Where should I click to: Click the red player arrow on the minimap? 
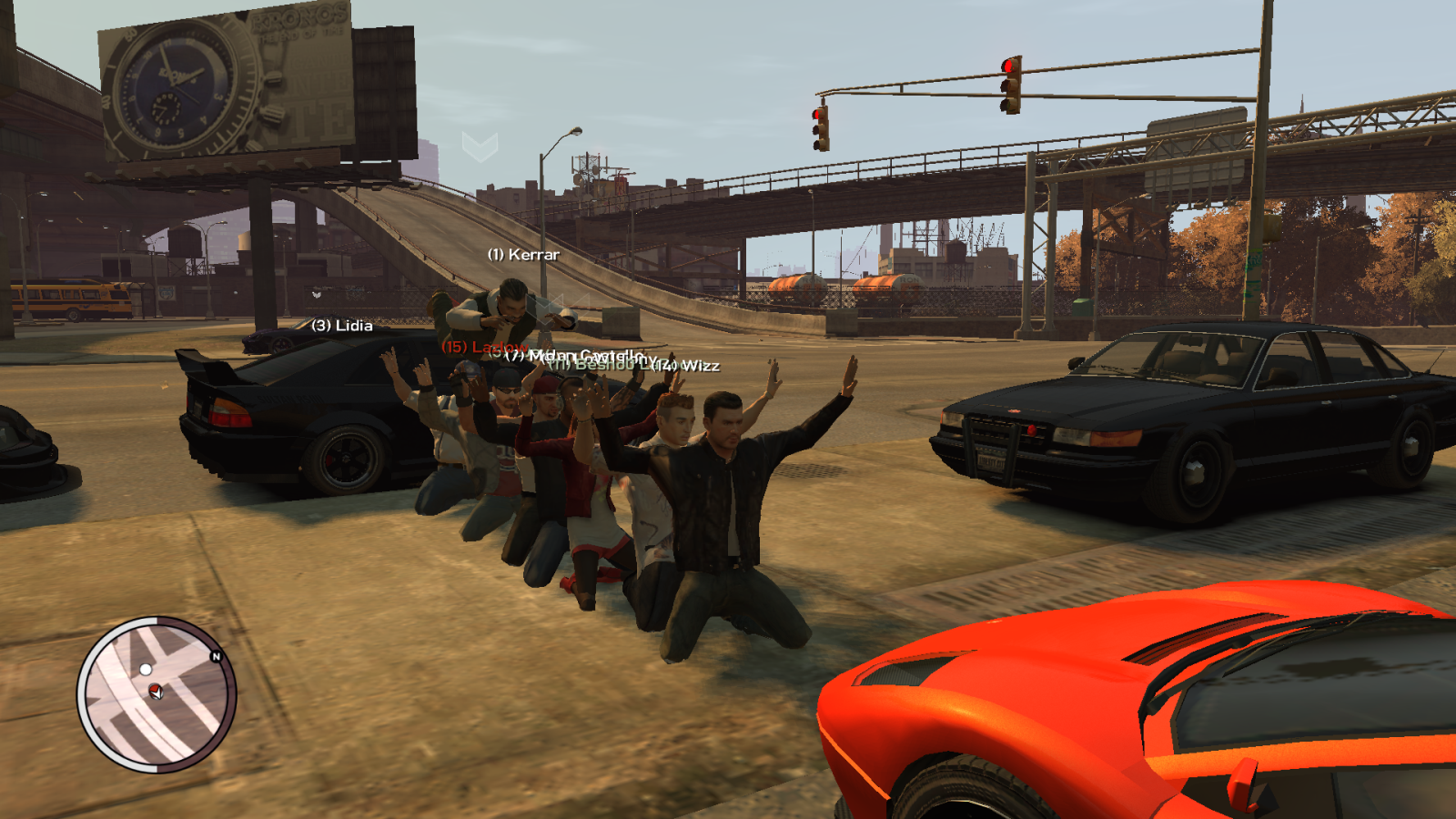pos(156,692)
